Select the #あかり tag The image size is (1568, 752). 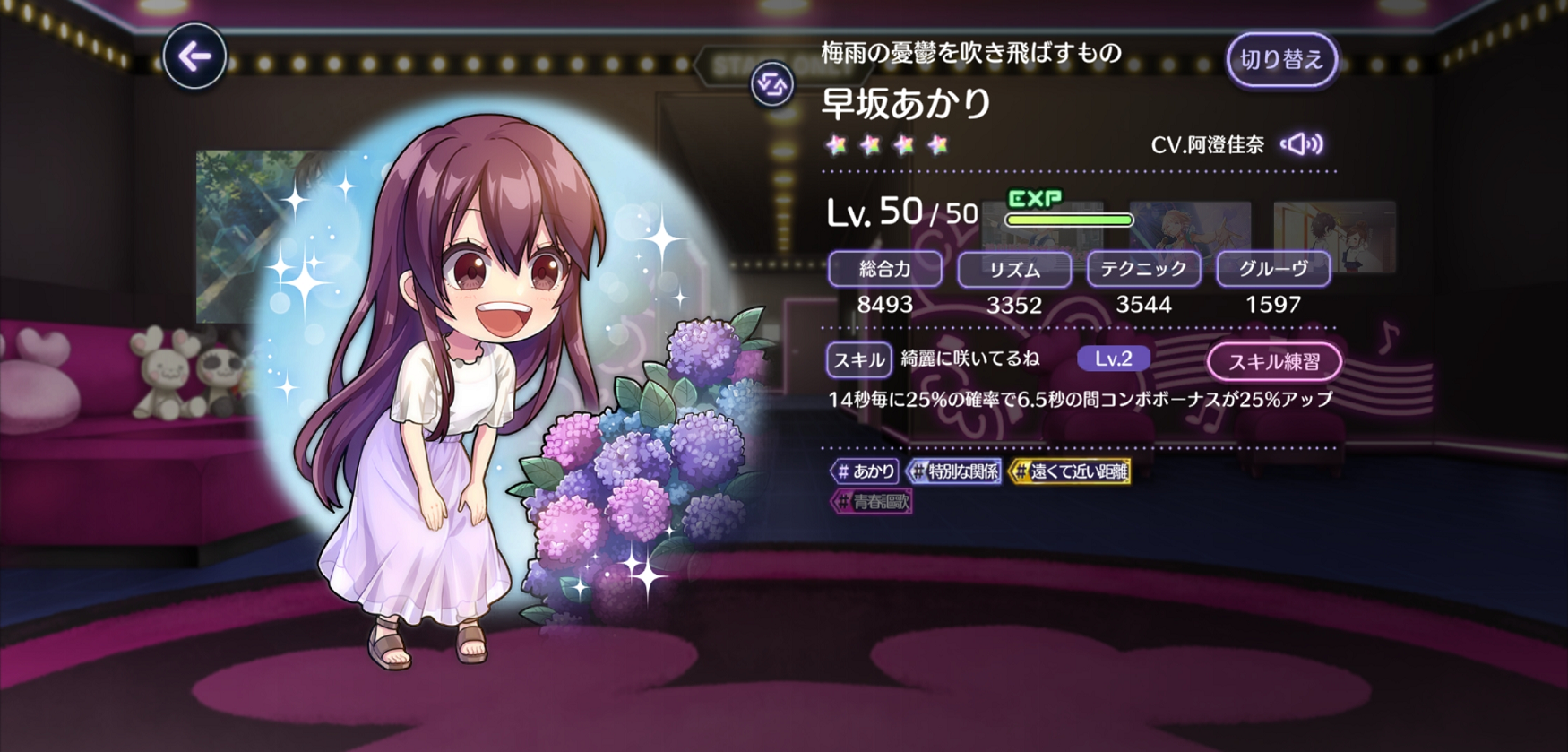(865, 471)
